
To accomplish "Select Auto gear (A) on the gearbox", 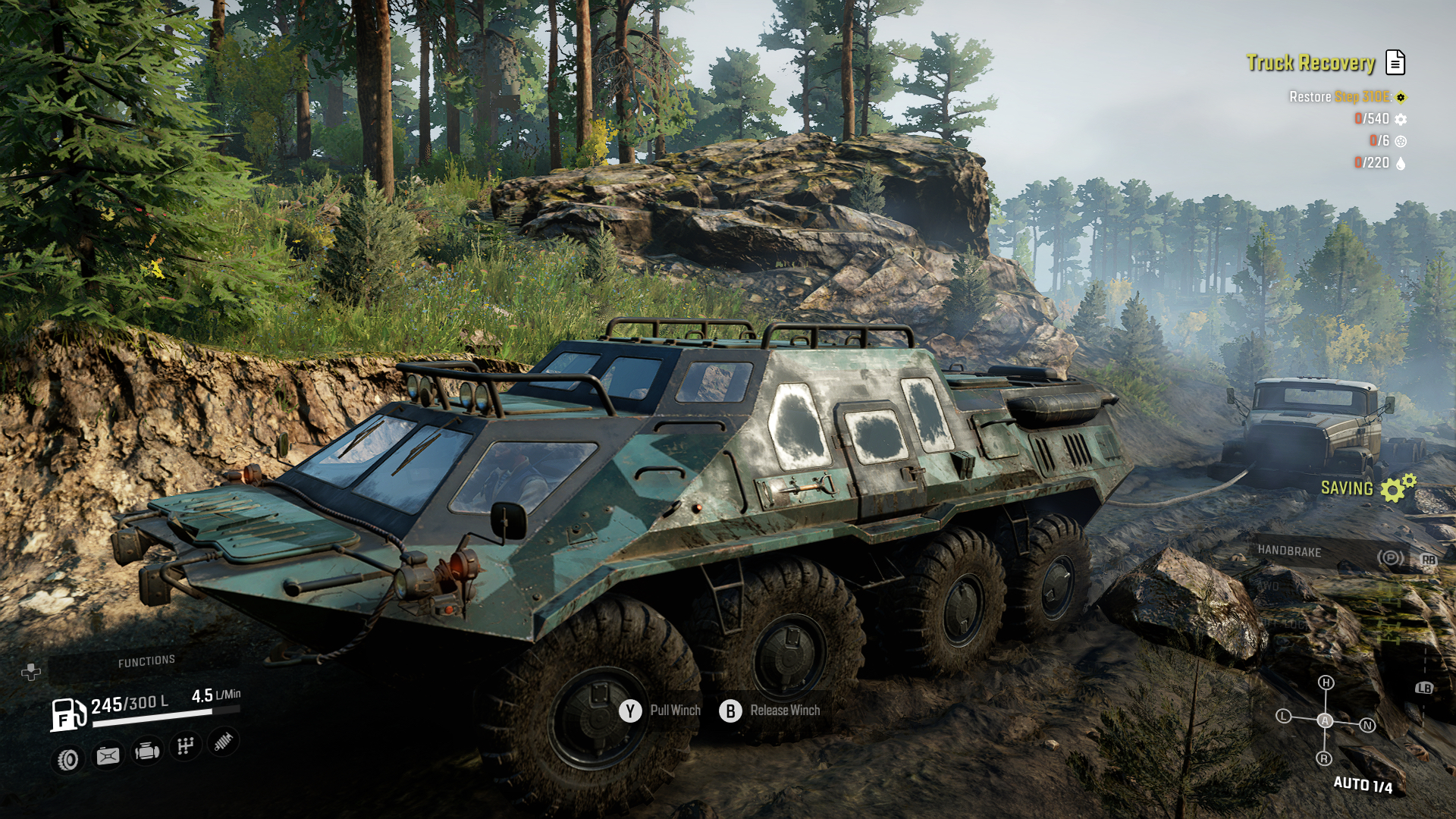I will (1325, 720).
